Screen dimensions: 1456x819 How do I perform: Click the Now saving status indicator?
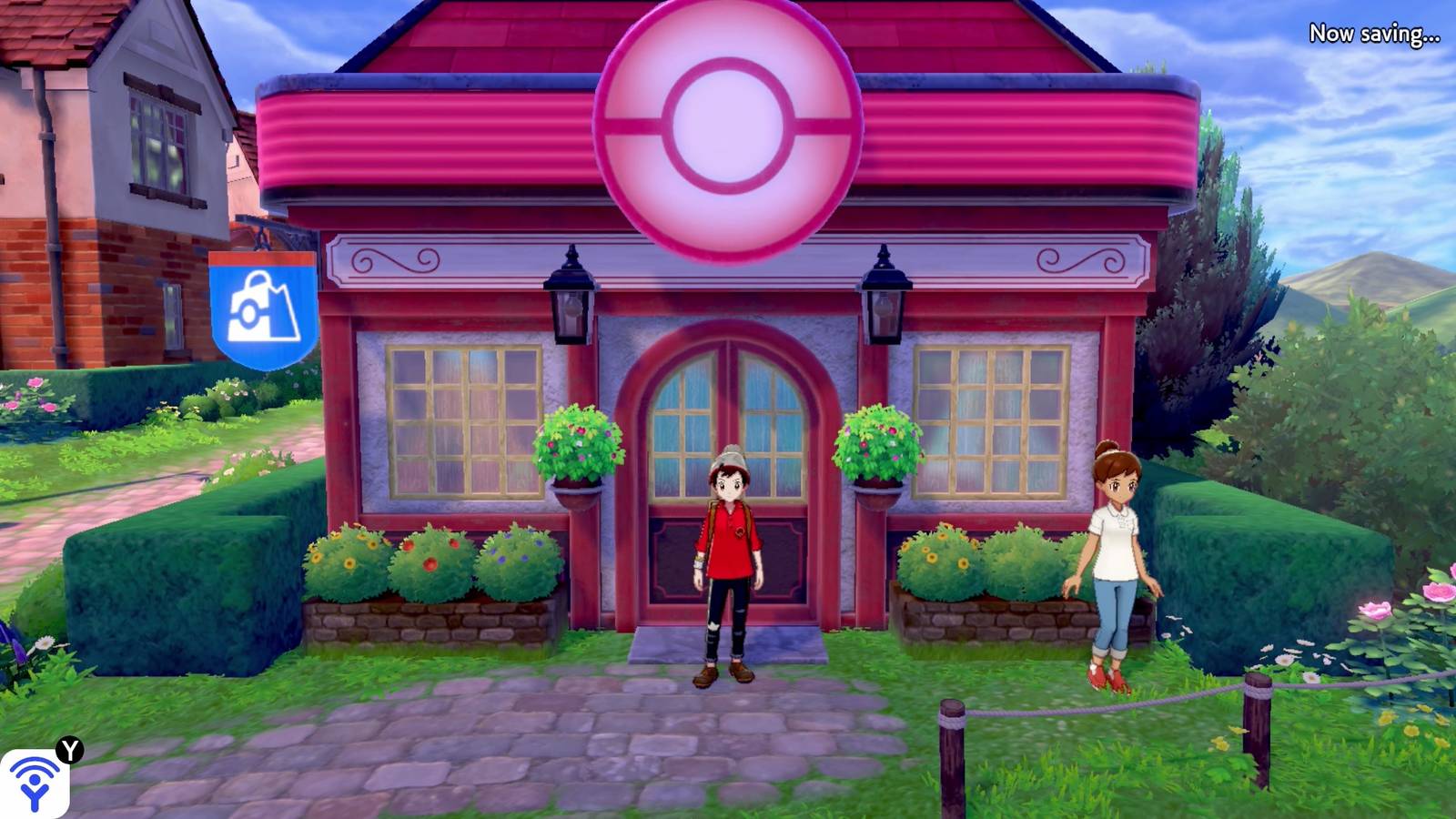1376,32
